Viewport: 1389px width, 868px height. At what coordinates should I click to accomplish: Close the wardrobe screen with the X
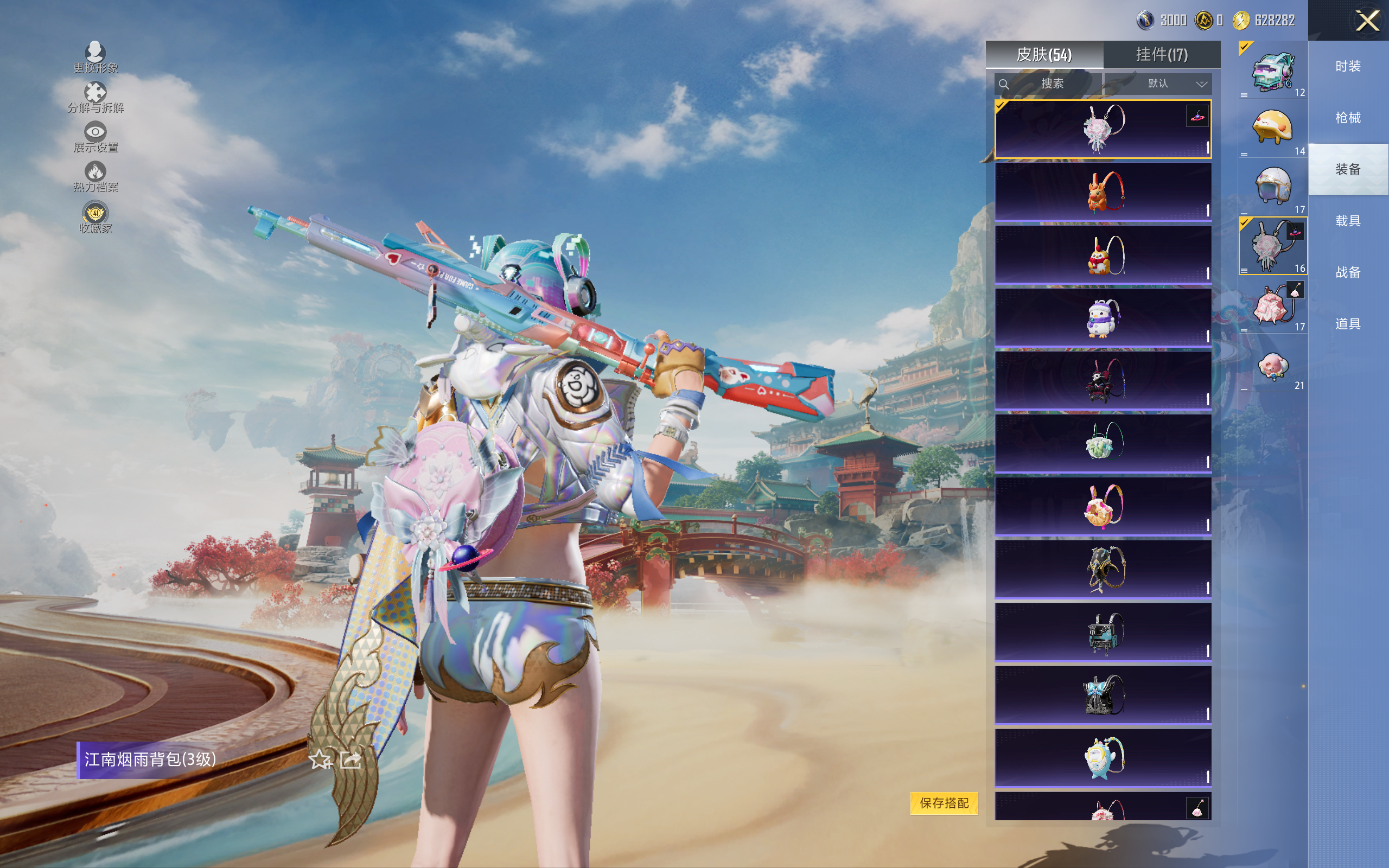pos(1367,21)
